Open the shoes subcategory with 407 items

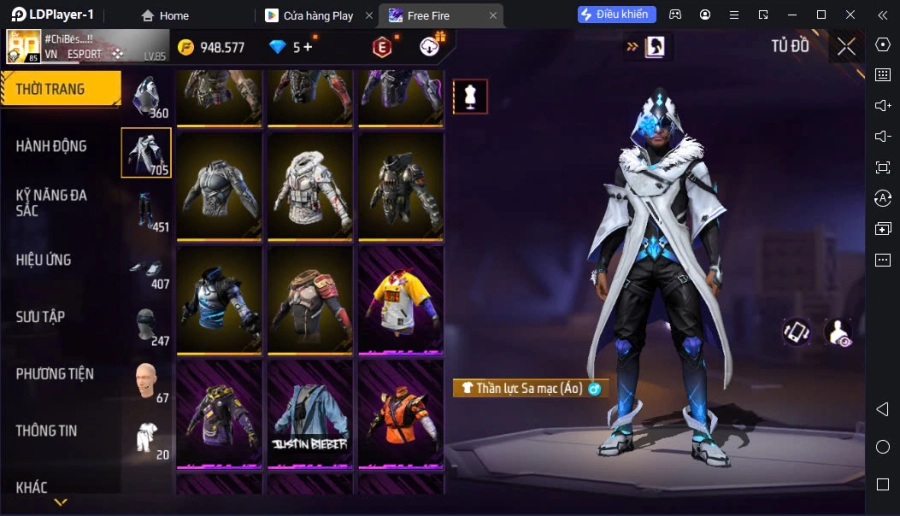[147, 270]
